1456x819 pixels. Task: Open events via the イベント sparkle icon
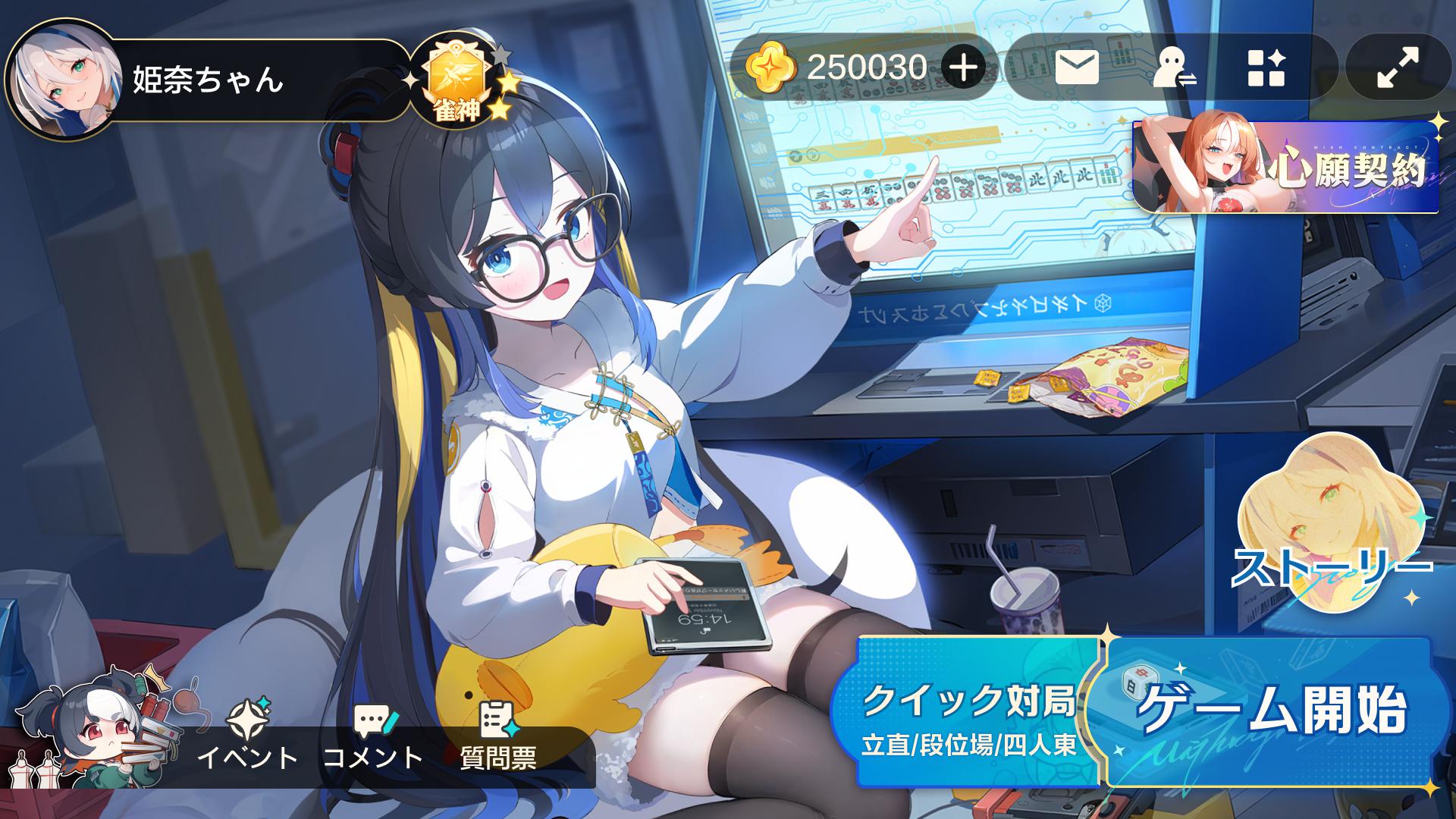(250, 717)
